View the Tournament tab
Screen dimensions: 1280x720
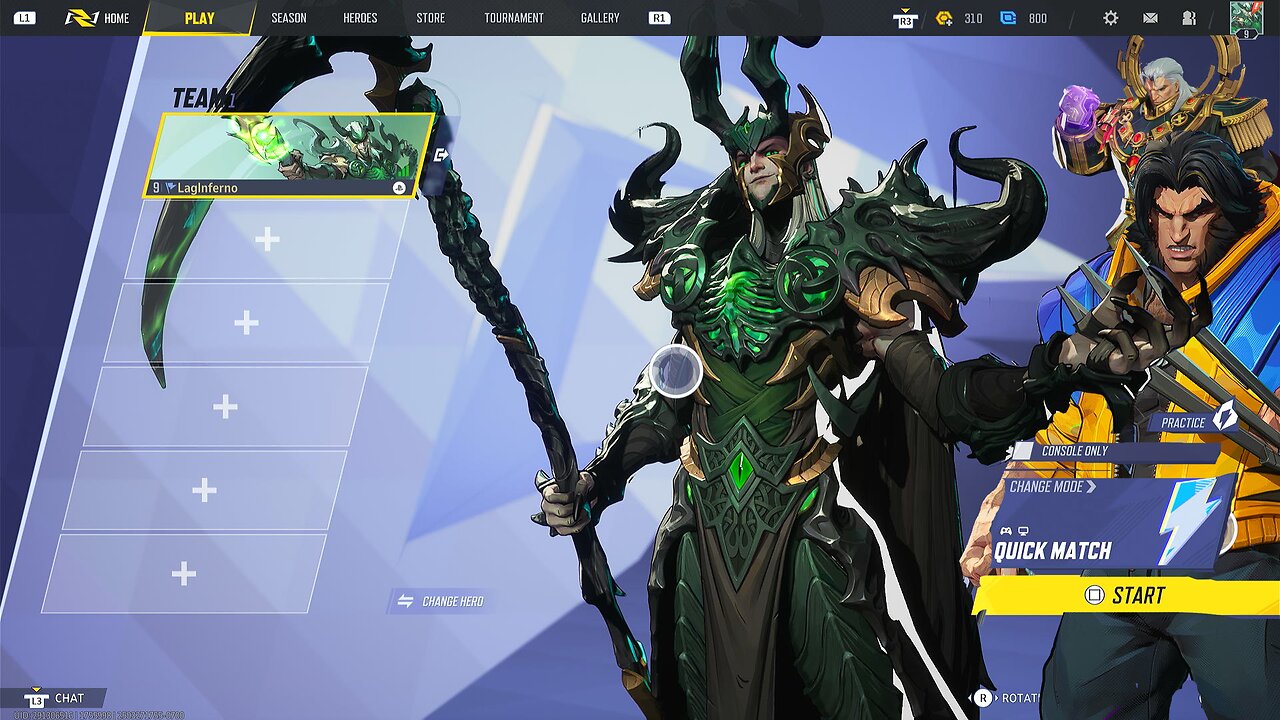coord(514,18)
